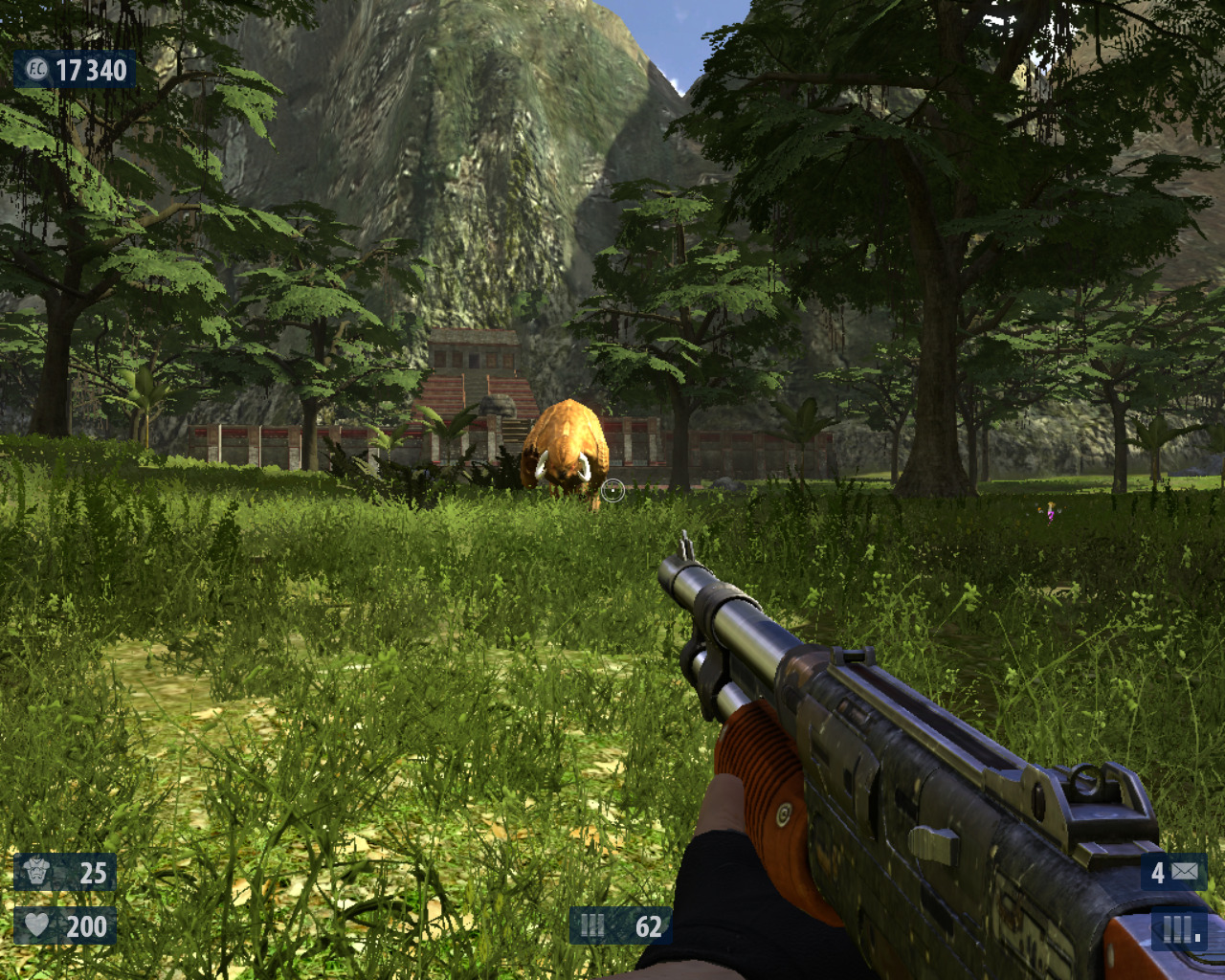Screen dimensions: 1225x980
Task: Select the shotgun shells ammo type icon
Action: click(592, 925)
